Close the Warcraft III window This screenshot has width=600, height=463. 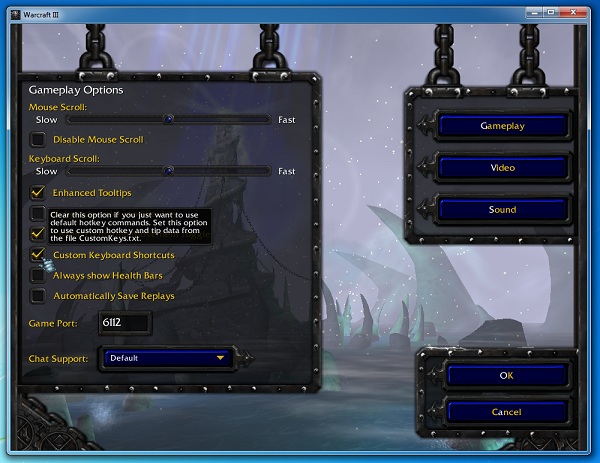click(x=577, y=10)
